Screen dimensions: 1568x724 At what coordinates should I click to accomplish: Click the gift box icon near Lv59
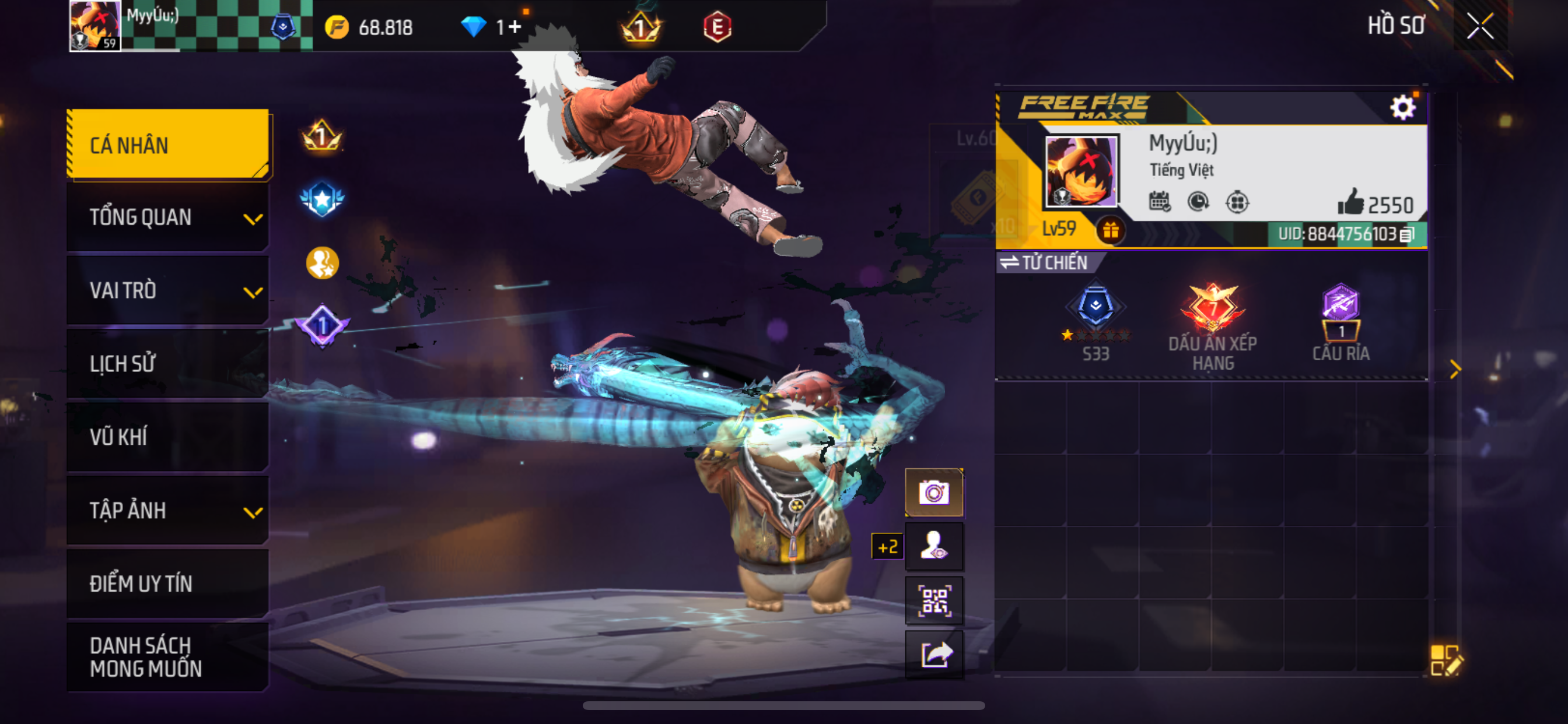(x=1110, y=230)
